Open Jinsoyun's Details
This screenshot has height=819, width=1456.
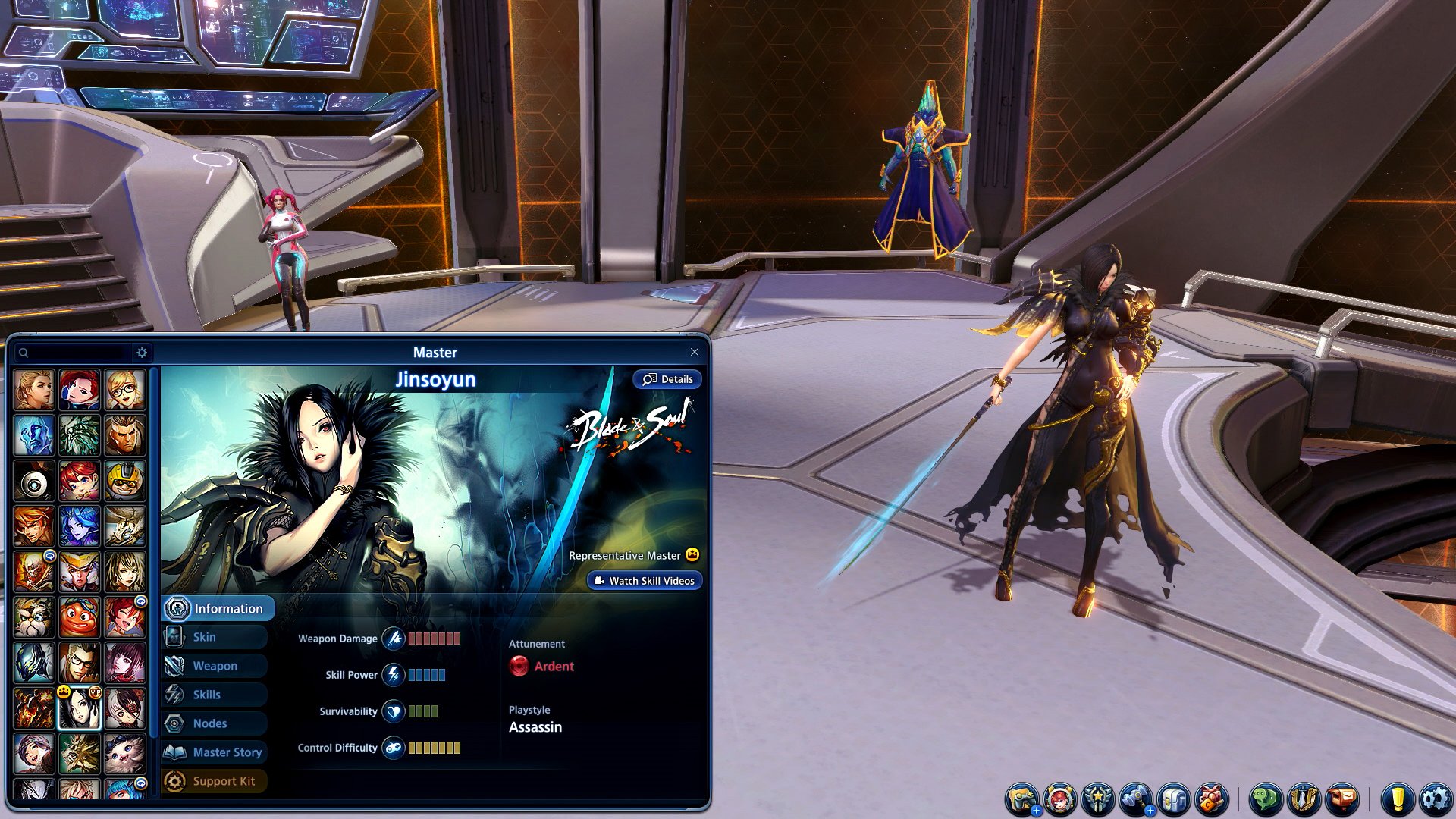pyautogui.click(x=667, y=379)
